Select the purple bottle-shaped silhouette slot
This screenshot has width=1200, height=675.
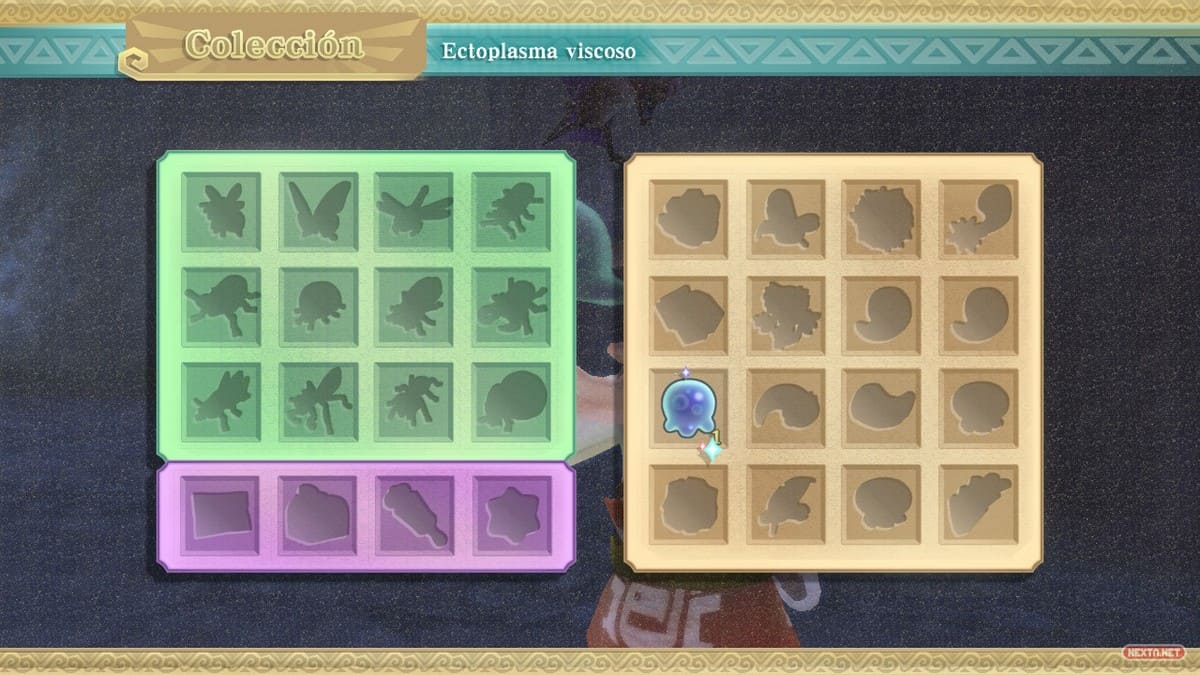tap(415, 514)
